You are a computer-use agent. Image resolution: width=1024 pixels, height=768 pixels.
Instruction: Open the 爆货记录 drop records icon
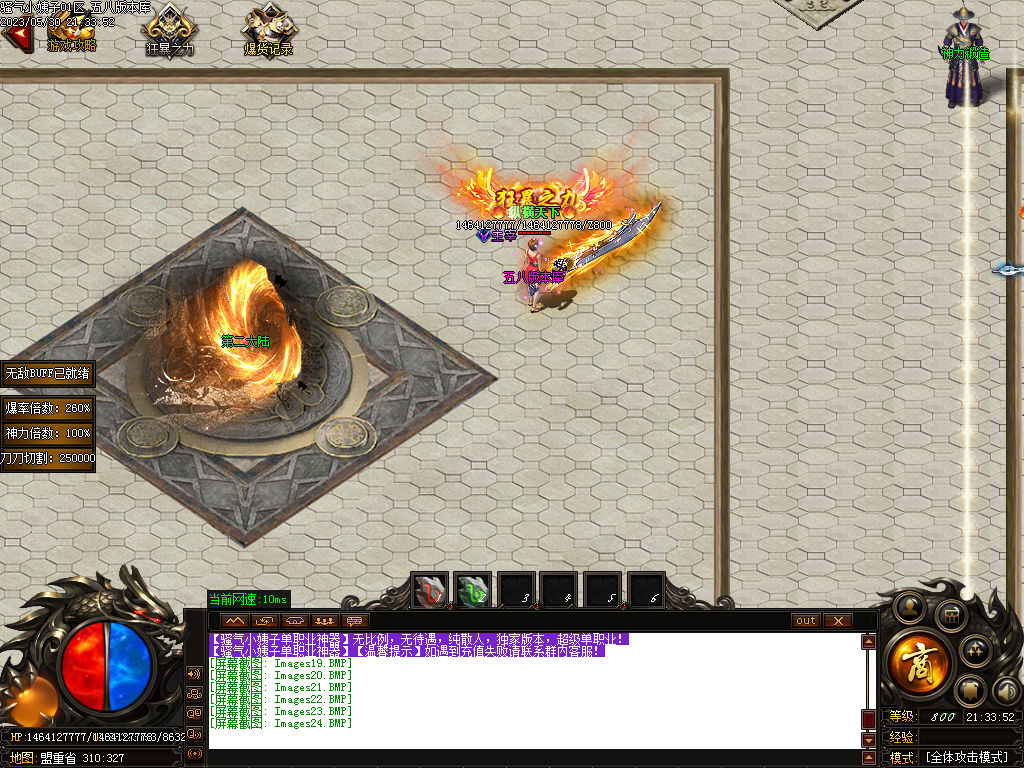[x=268, y=30]
